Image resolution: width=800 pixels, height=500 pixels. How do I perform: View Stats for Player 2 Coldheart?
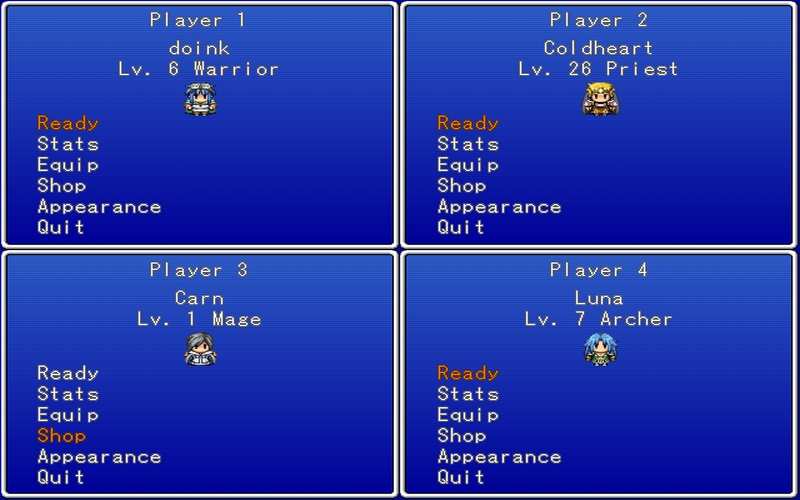pyautogui.click(x=468, y=144)
